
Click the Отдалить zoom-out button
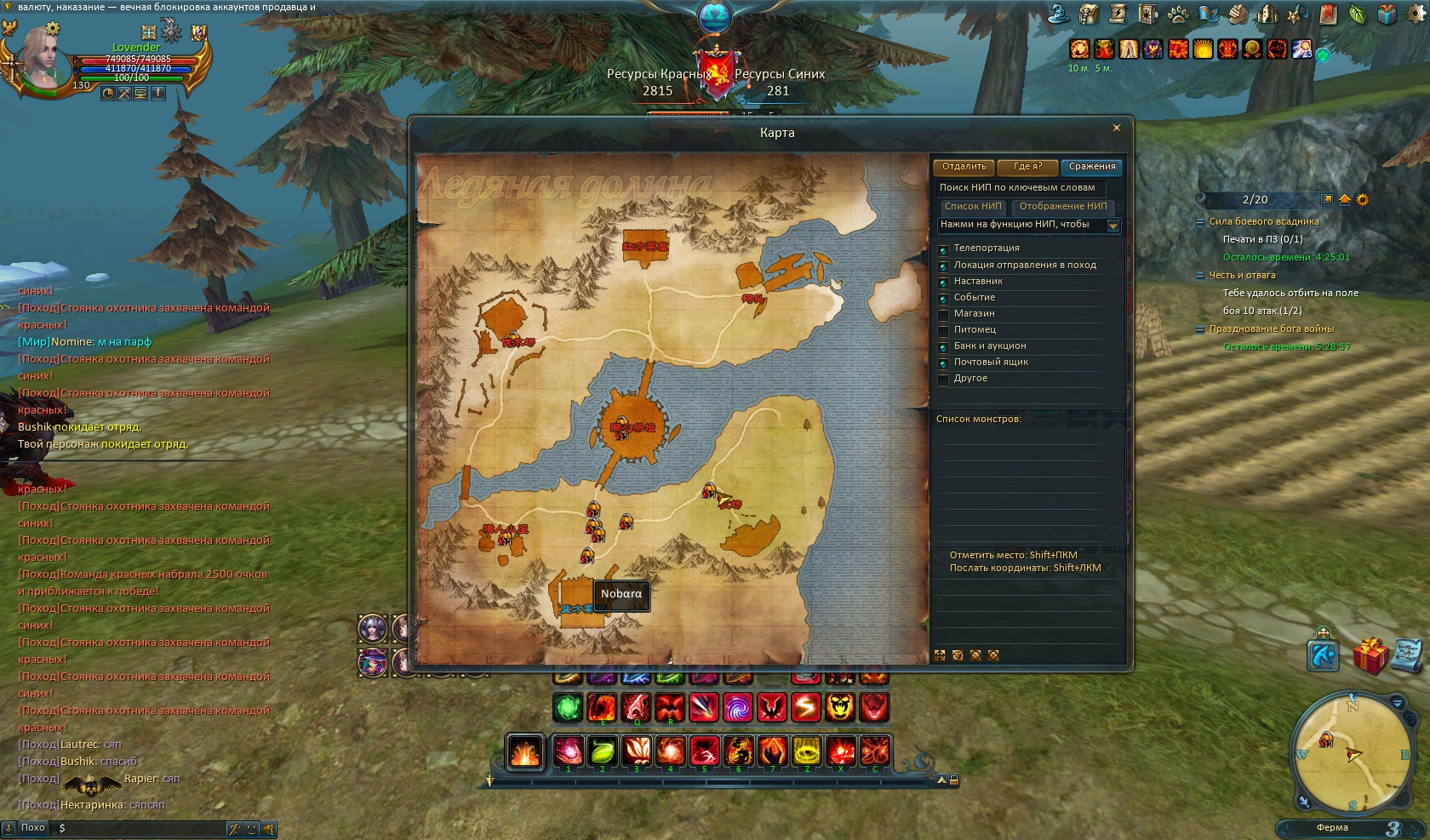click(x=964, y=167)
